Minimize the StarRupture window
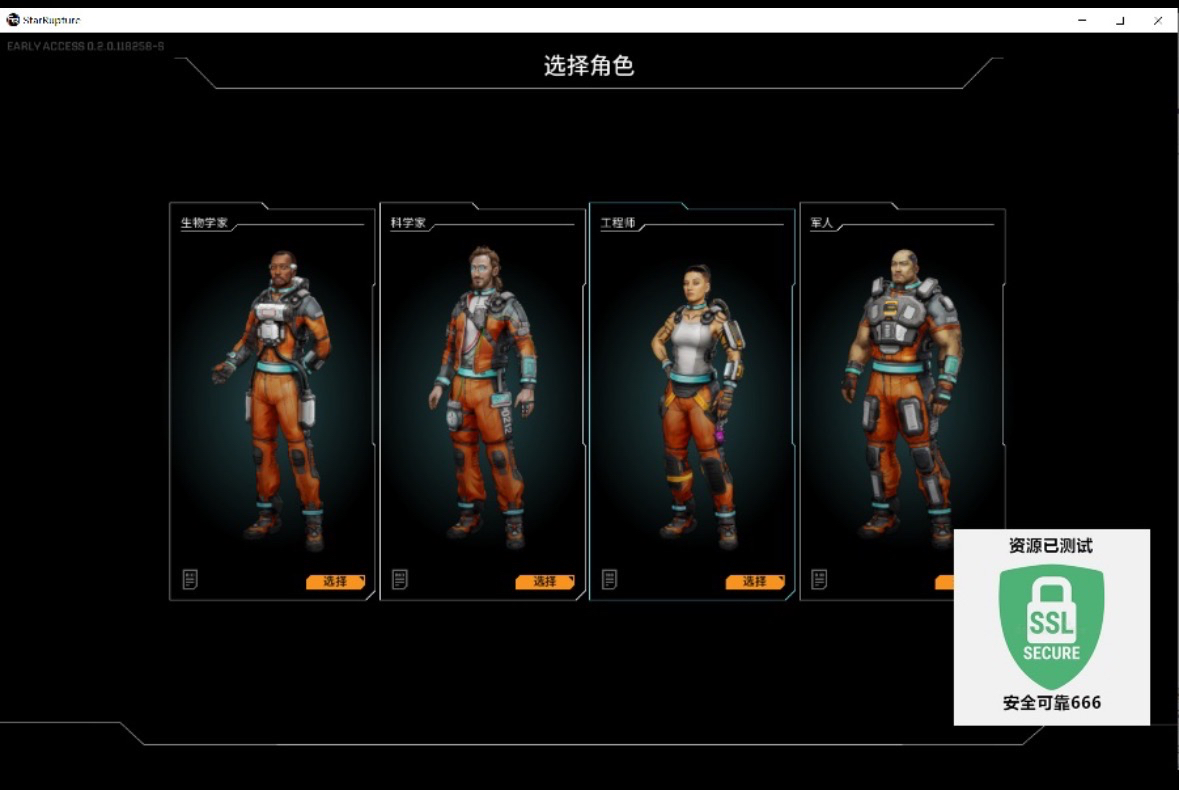1179x790 pixels. coord(1082,20)
